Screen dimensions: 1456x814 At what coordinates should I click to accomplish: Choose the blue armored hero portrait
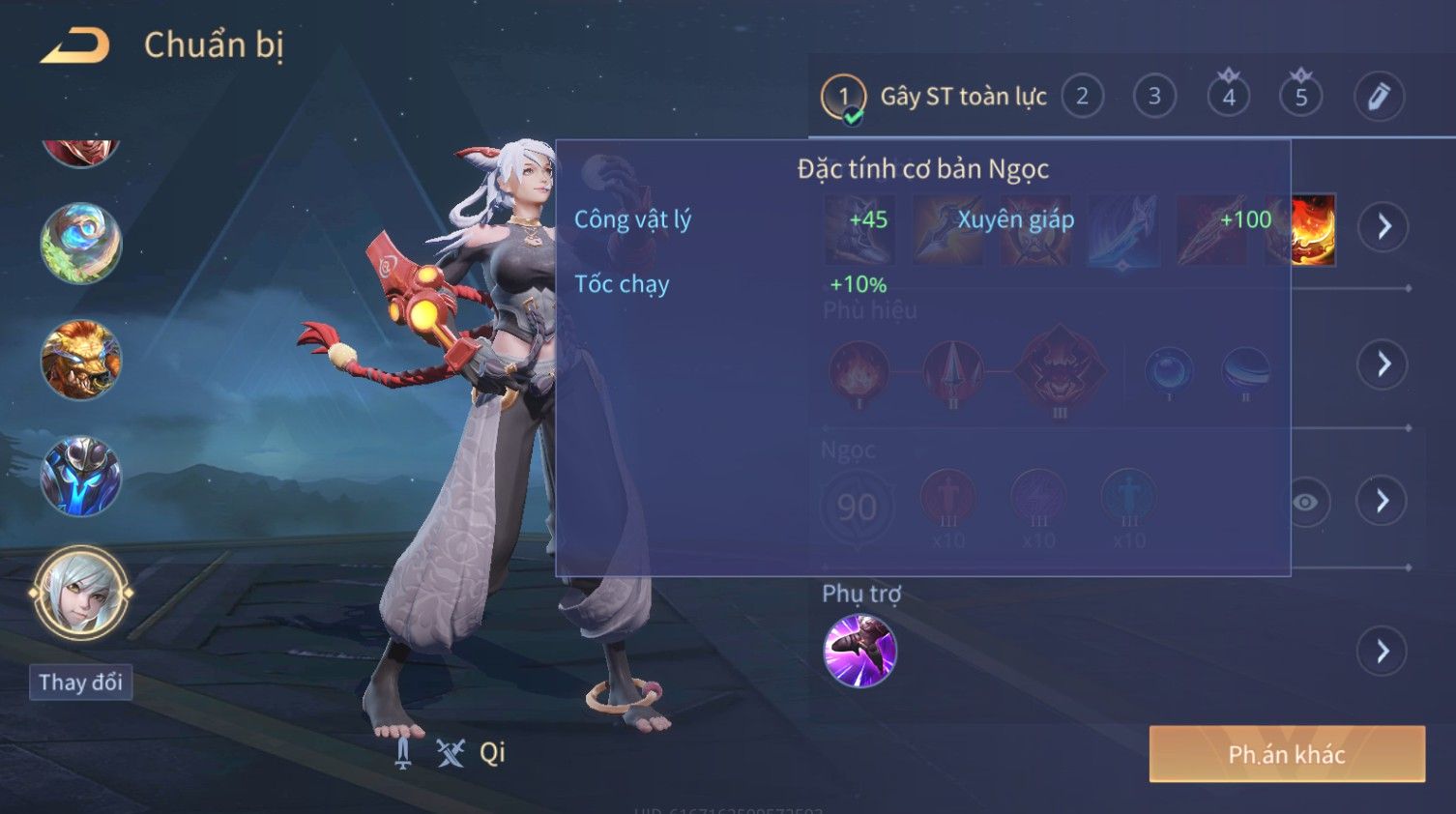[x=80, y=477]
